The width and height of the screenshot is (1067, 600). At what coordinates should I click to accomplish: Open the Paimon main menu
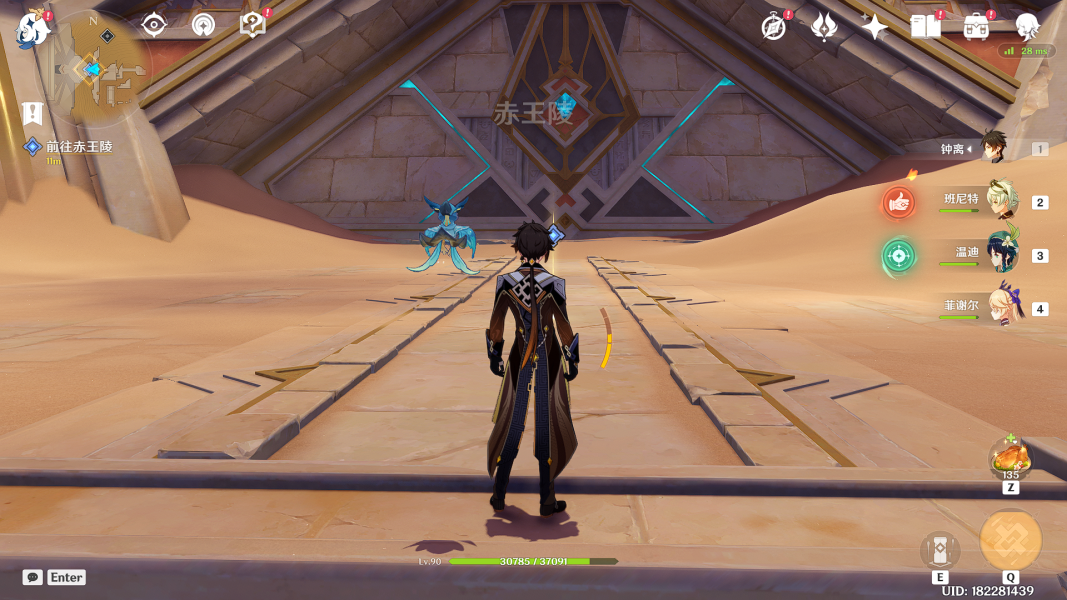(x=32, y=29)
